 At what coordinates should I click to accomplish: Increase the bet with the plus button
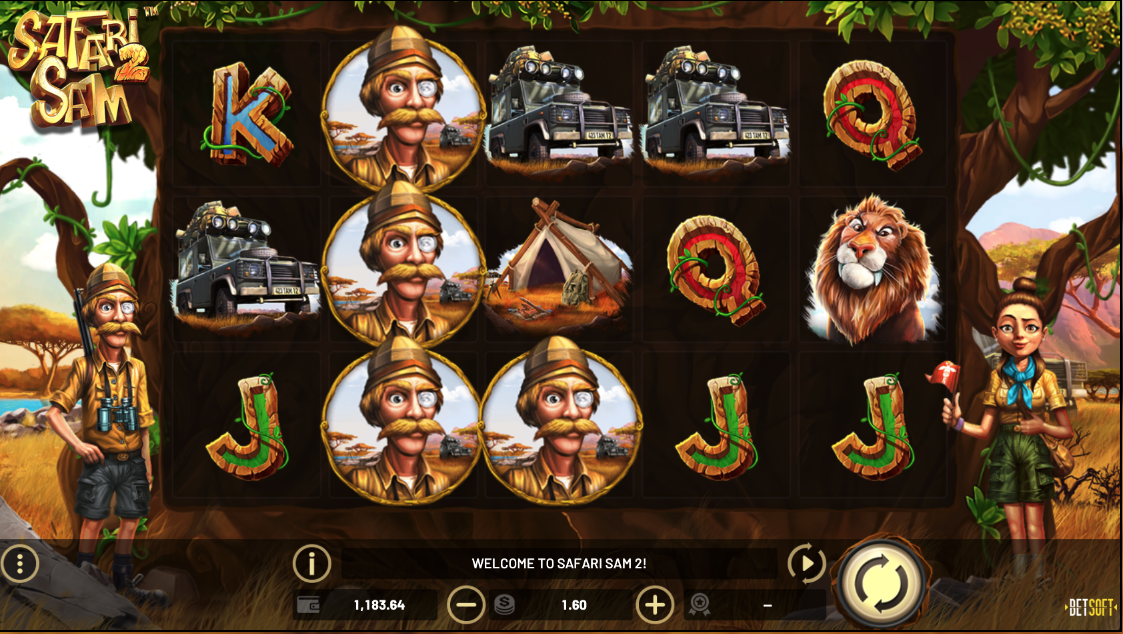(655, 604)
